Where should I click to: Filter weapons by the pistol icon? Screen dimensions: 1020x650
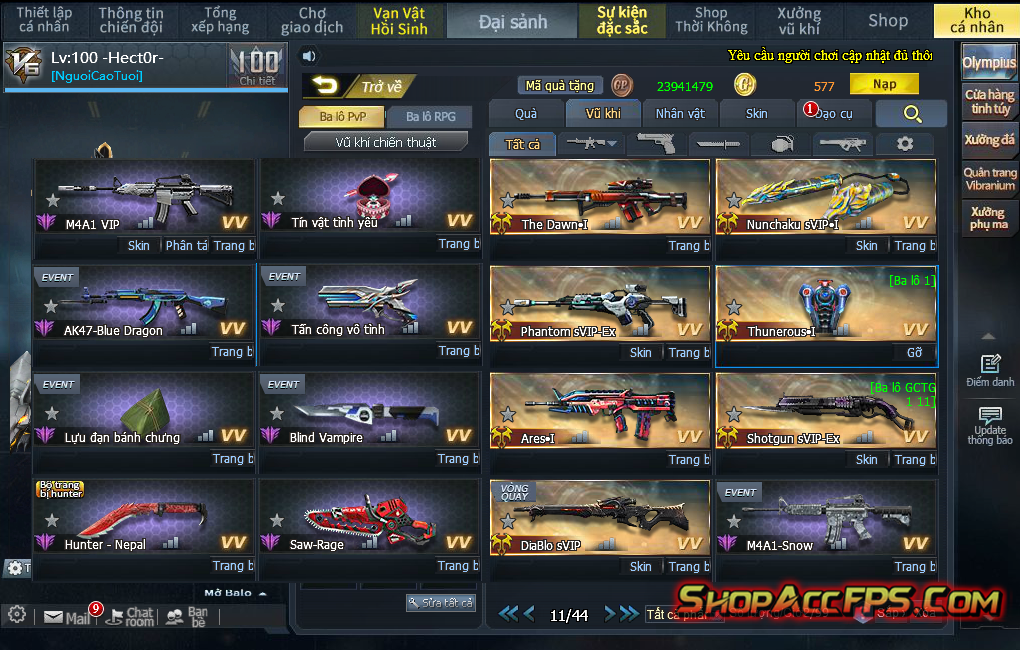tap(656, 144)
